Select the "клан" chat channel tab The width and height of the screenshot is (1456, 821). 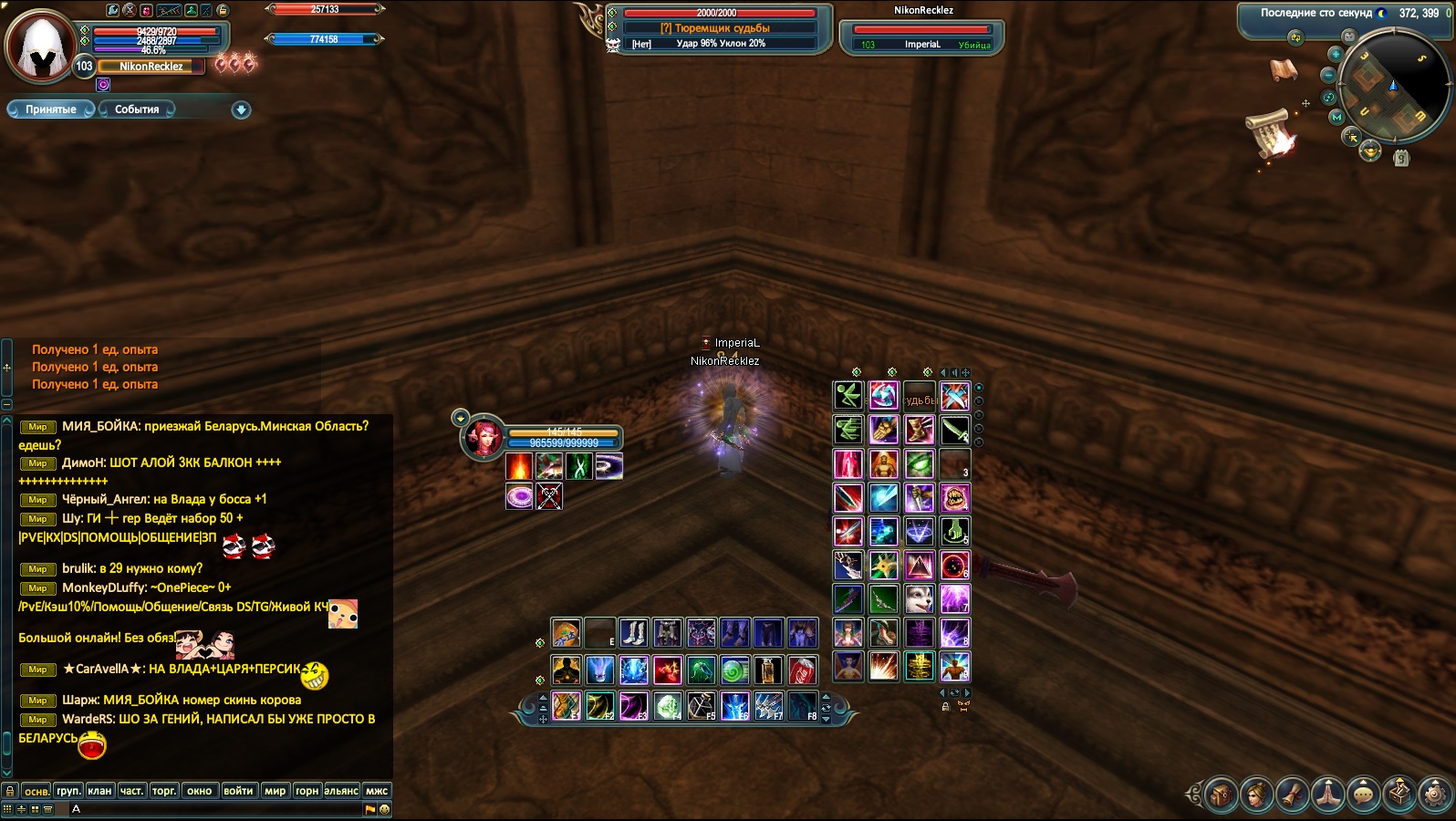click(99, 791)
